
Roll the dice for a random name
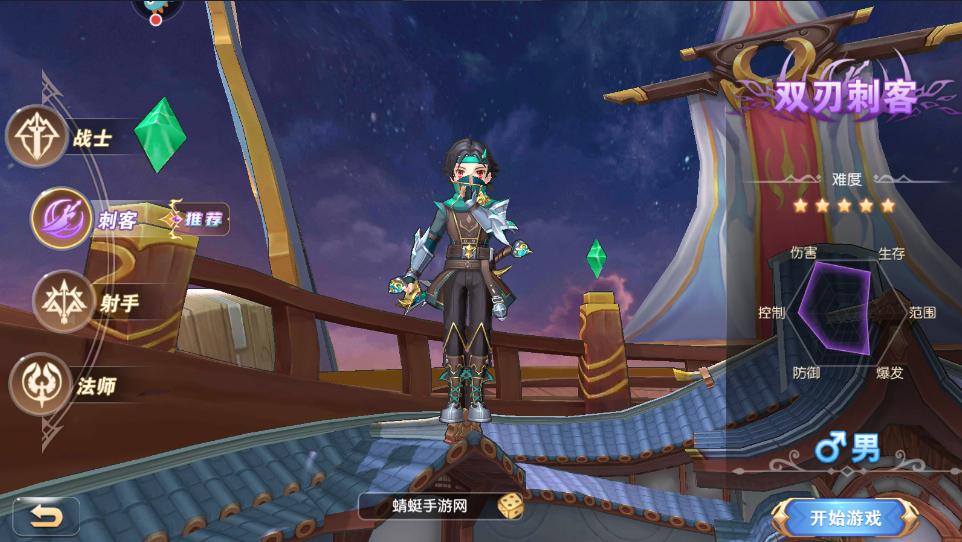click(510, 506)
